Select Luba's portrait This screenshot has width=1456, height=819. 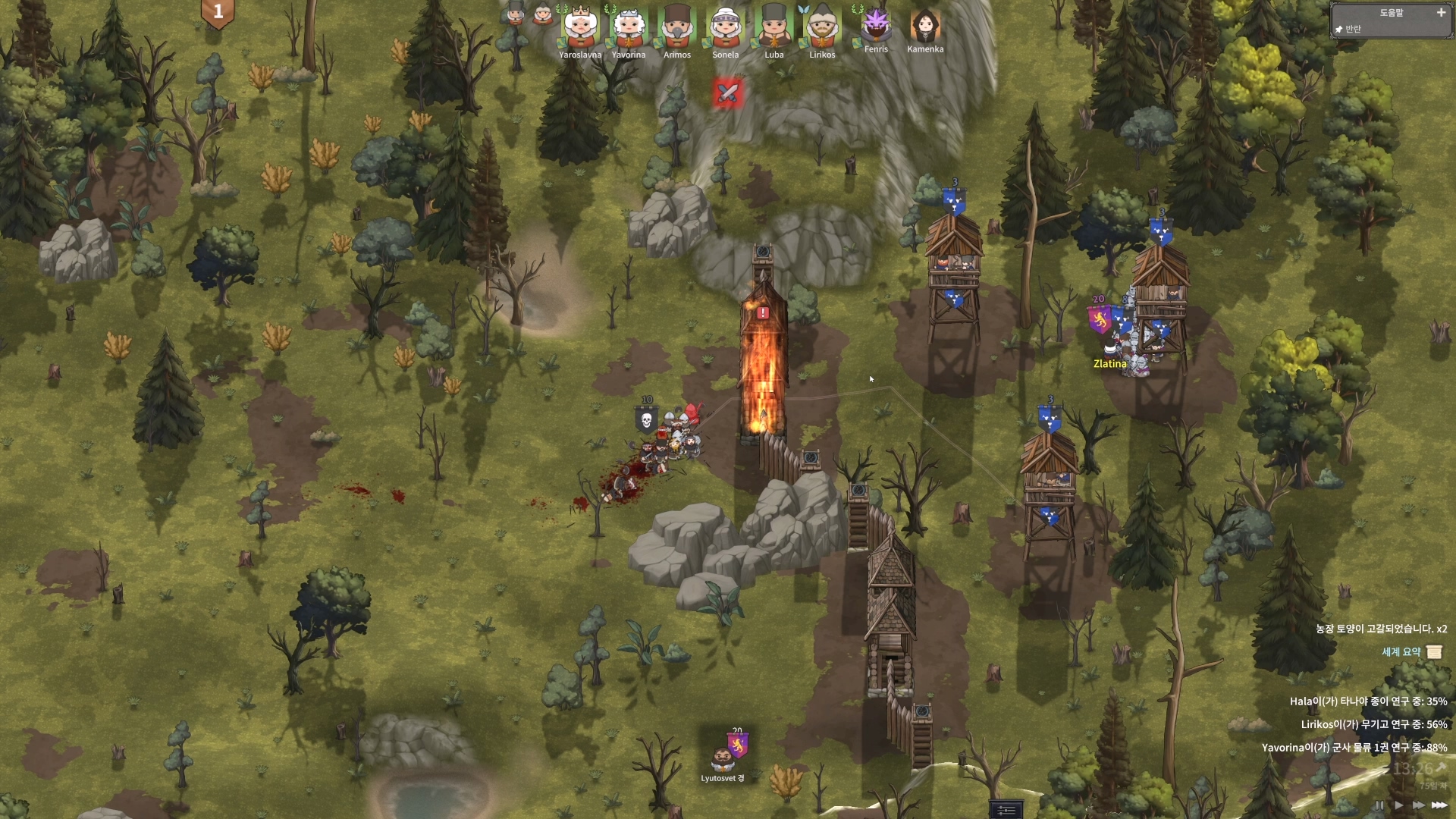[774, 27]
